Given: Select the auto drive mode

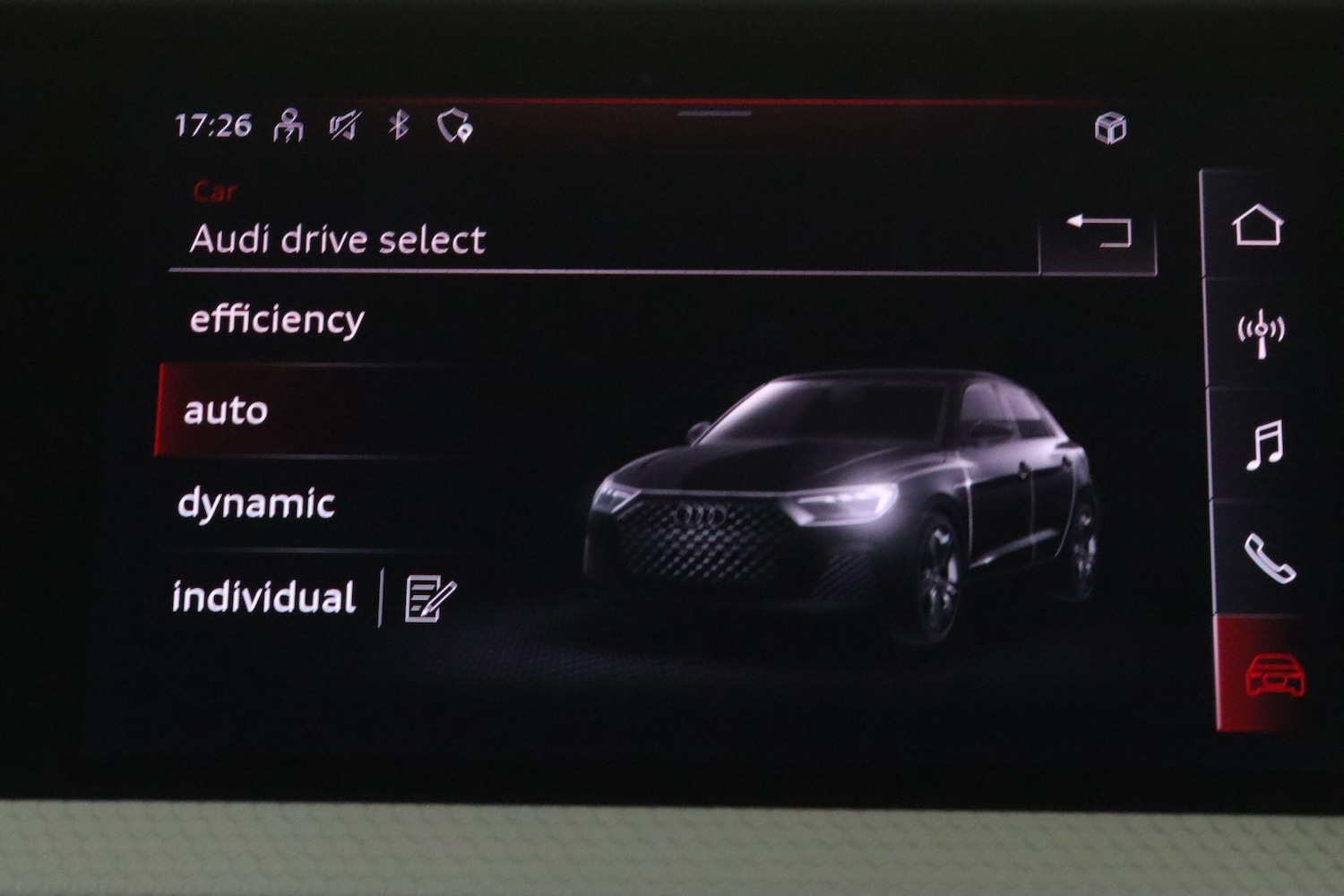Looking at the screenshot, I should coord(224,411).
